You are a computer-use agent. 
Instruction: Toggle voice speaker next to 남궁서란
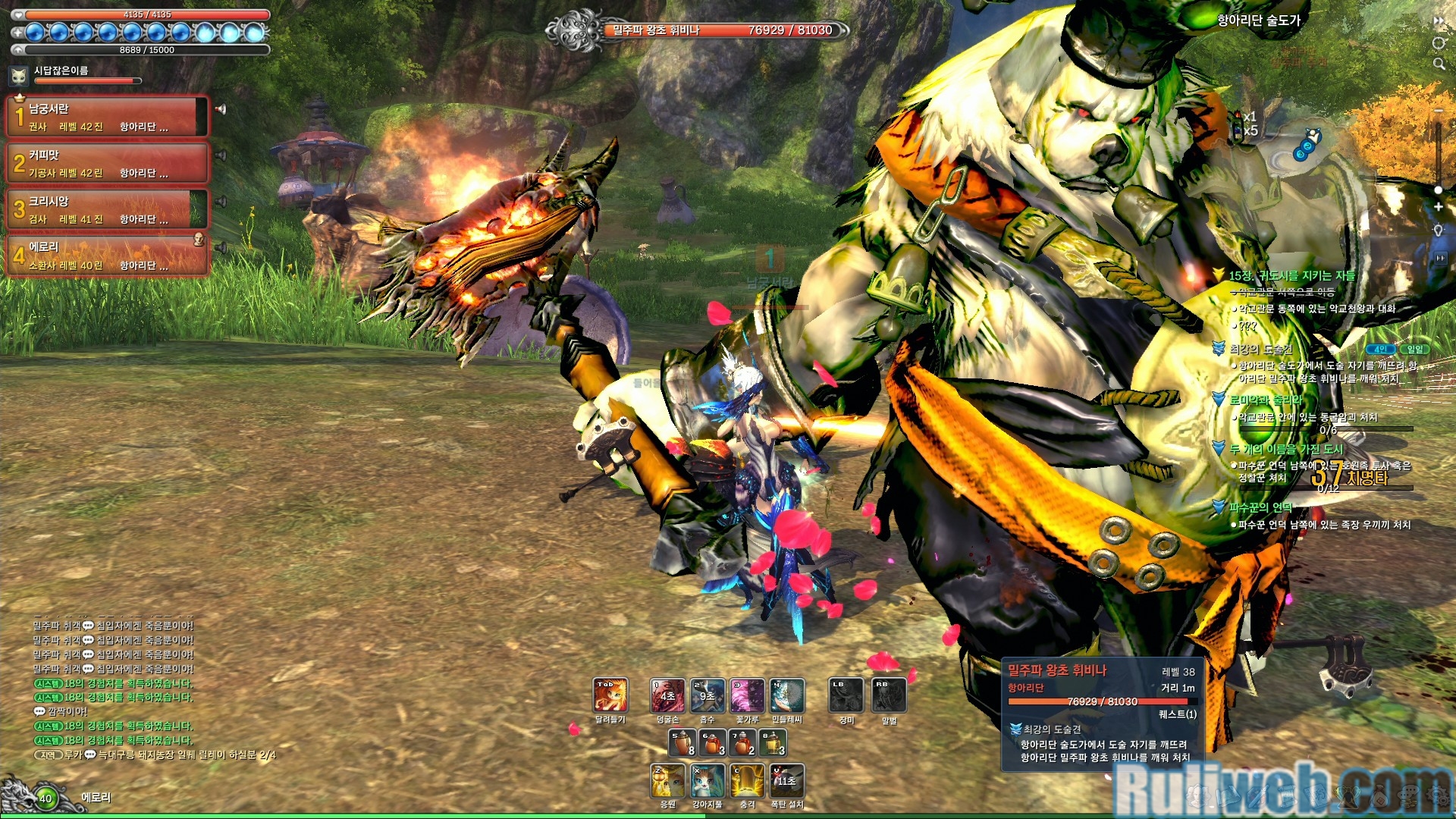click(x=221, y=109)
